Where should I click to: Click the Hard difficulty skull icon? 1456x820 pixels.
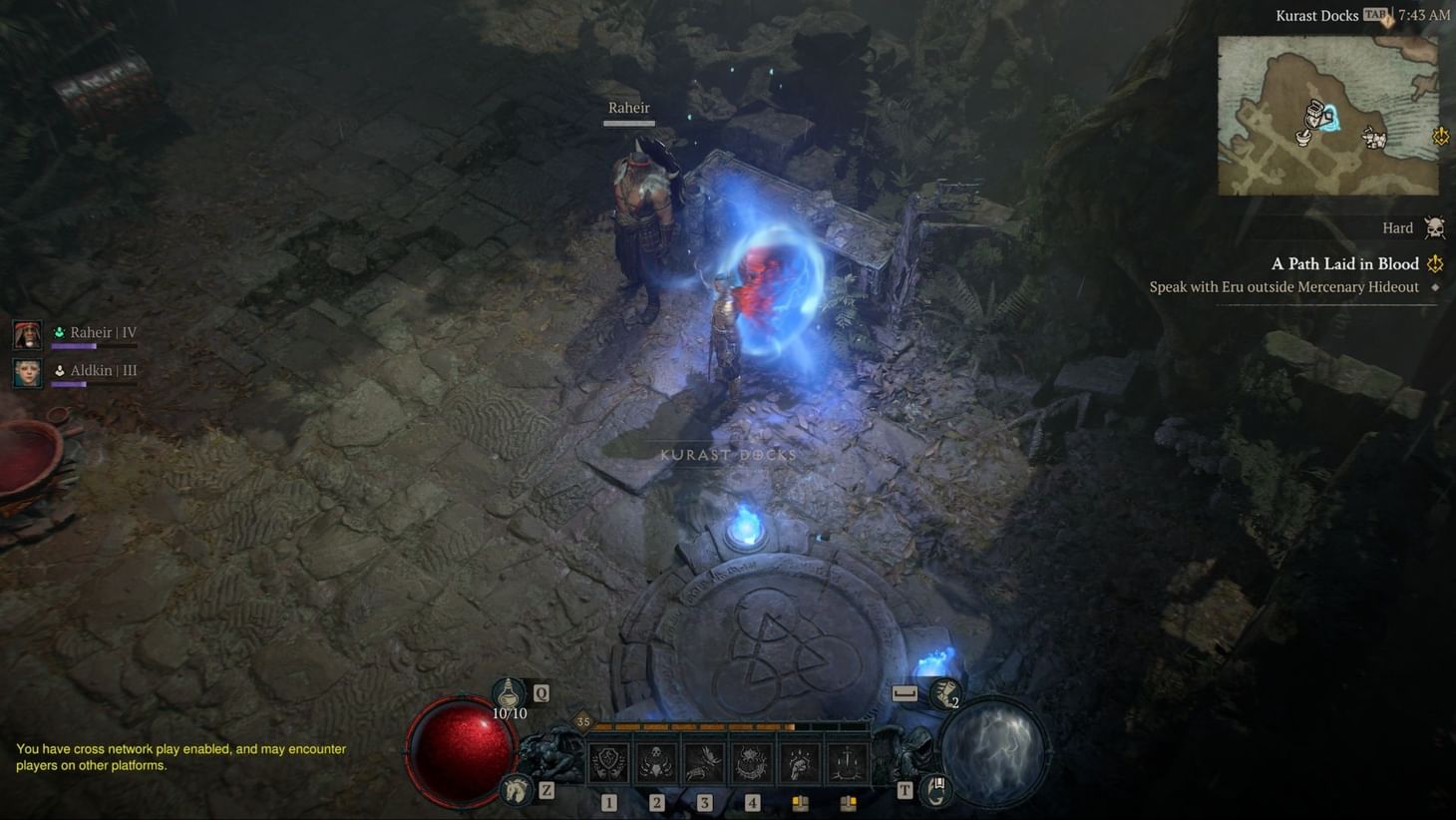point(1433,226)
